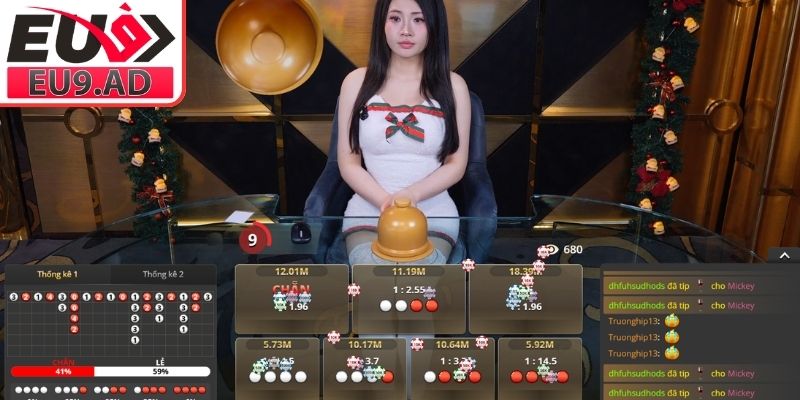The width and height of the screenshot is (800, 400).
Task: Bet on four white discs, 5.73M area
Action: pos(276,368)
